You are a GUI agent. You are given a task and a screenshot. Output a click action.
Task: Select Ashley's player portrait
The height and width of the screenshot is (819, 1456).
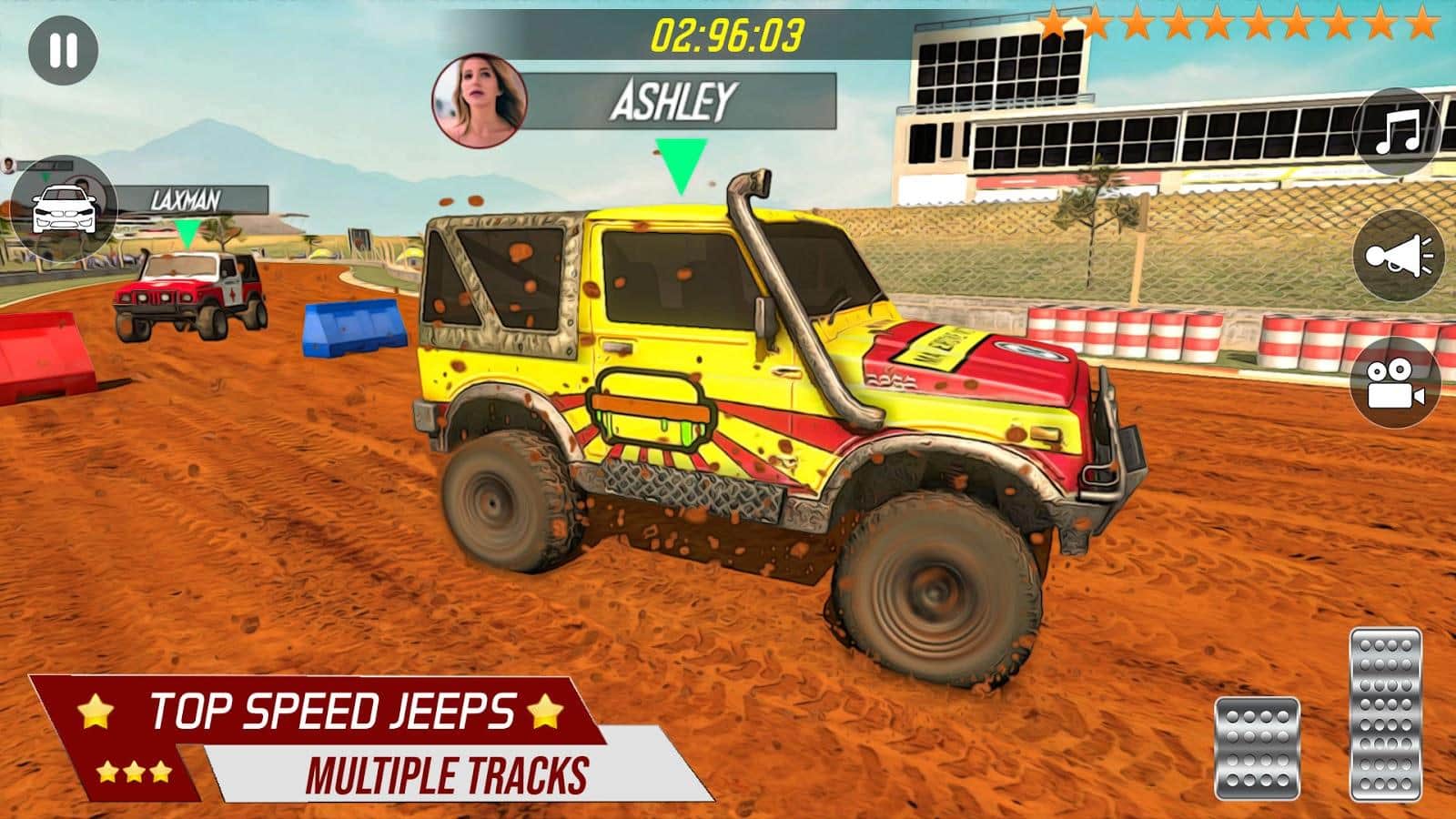point(479,101)
